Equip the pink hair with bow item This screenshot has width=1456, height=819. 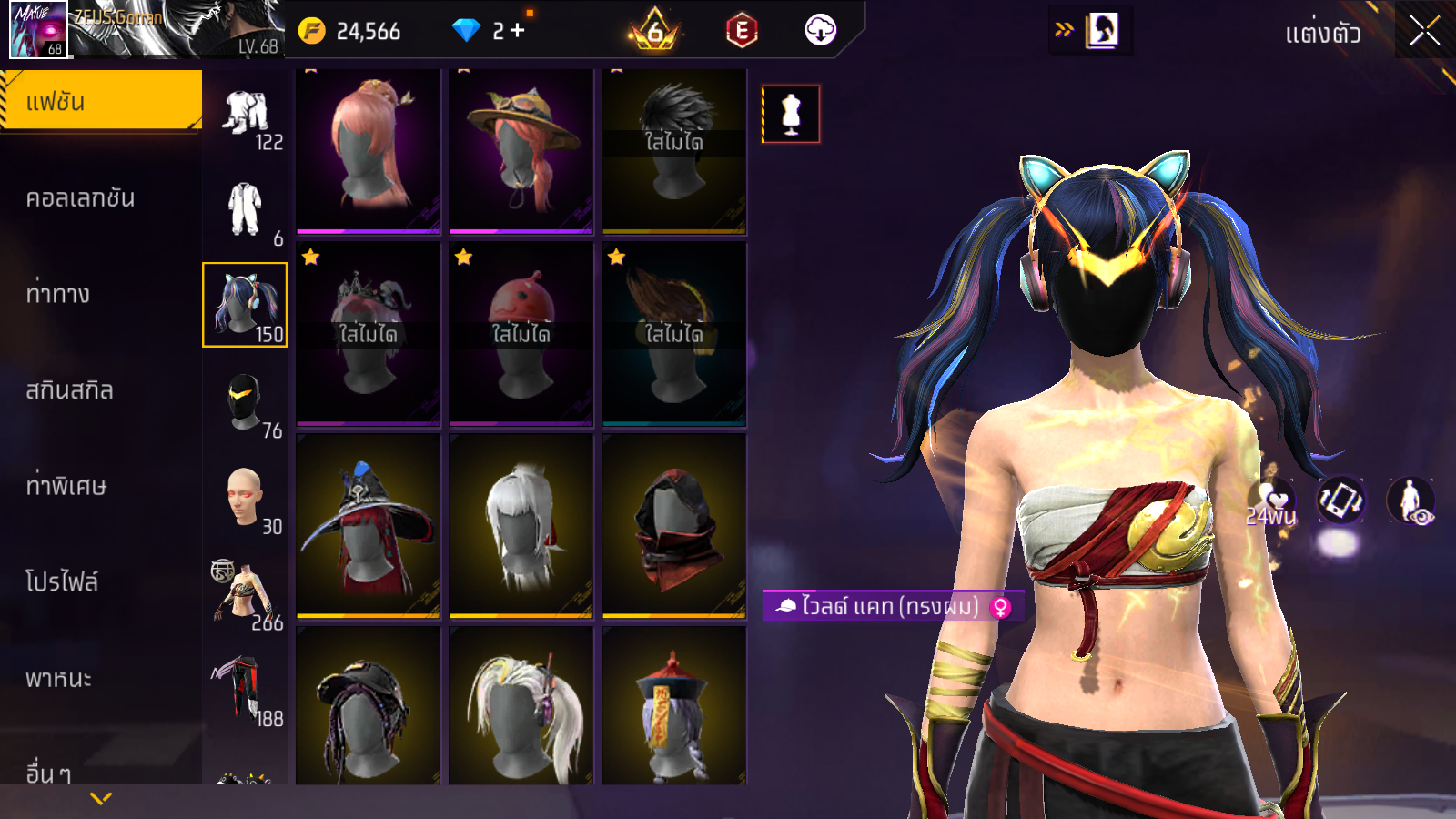coord(369,150)
